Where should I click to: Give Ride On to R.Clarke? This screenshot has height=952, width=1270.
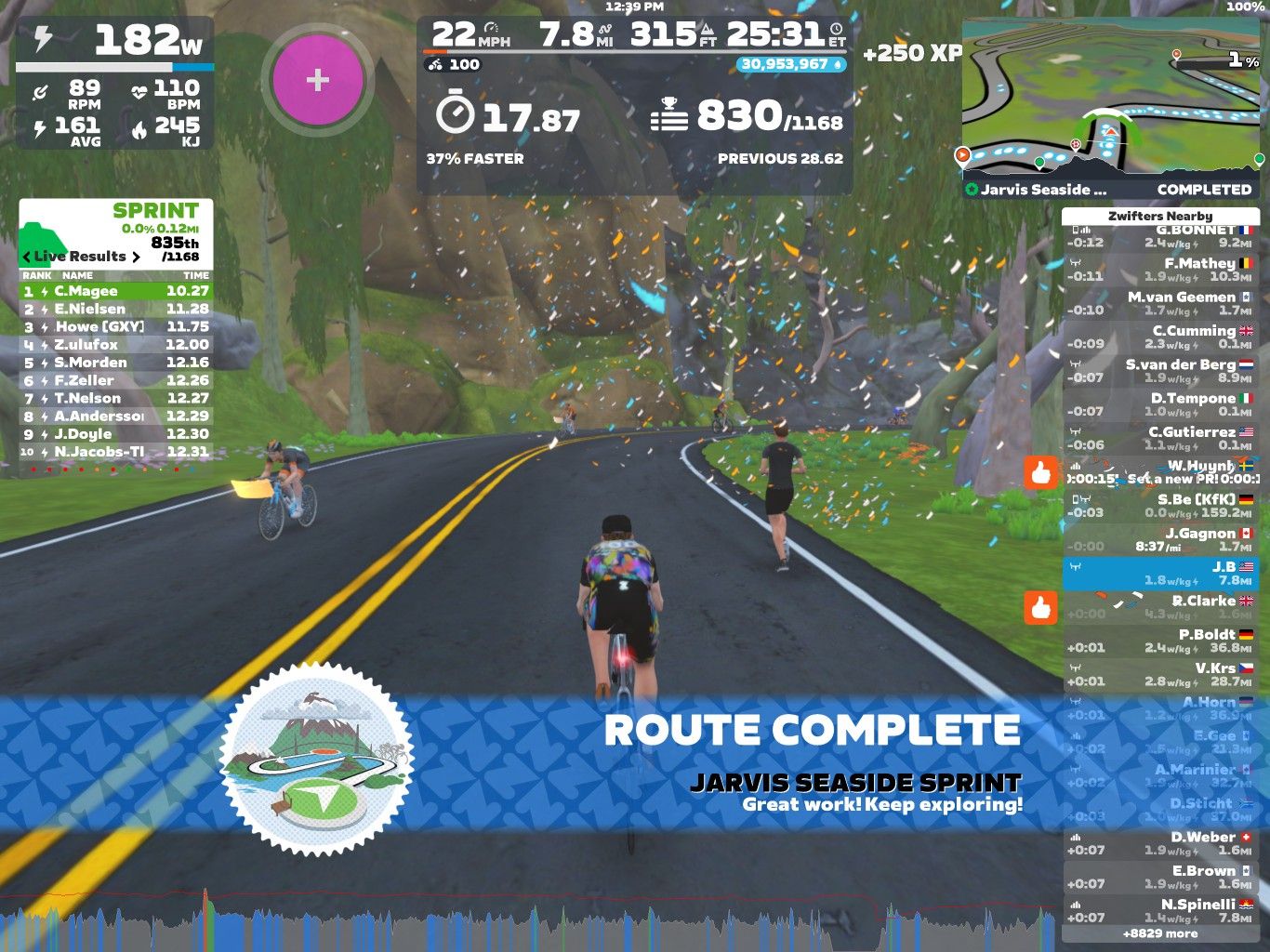(1041, 608)
